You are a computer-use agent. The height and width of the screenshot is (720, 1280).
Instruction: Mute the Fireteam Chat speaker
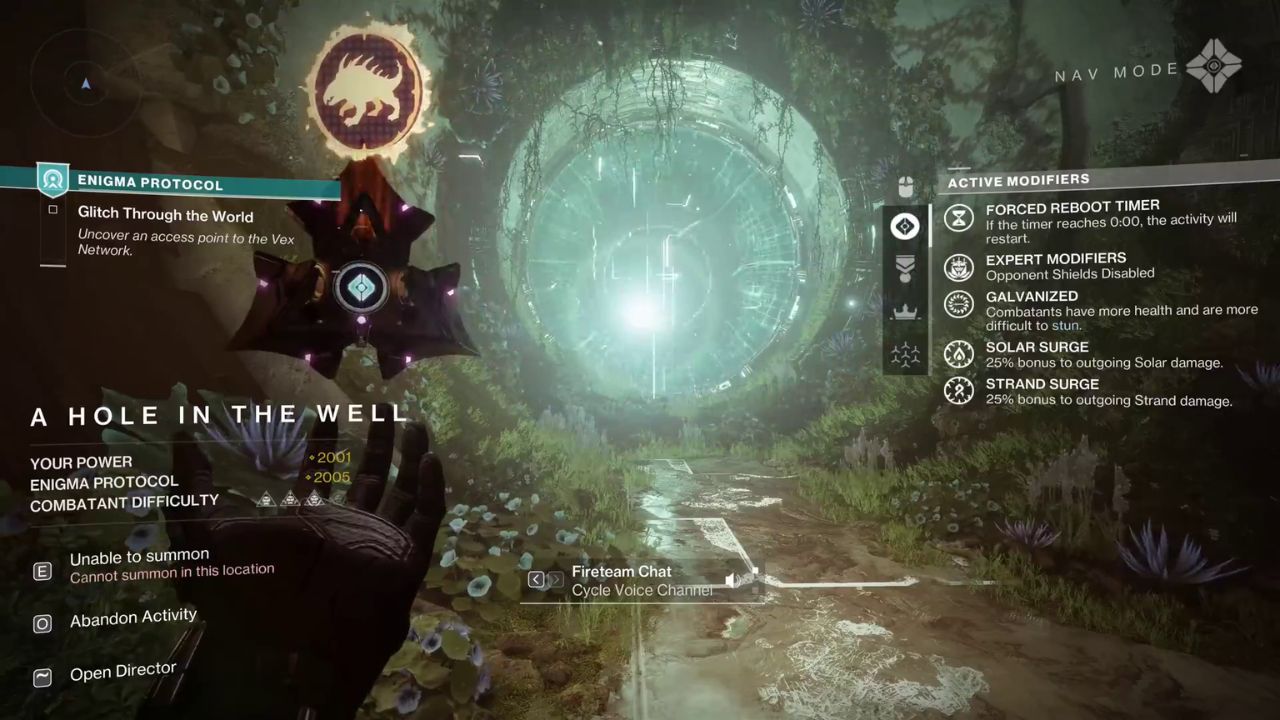click(x=733, y=580)
